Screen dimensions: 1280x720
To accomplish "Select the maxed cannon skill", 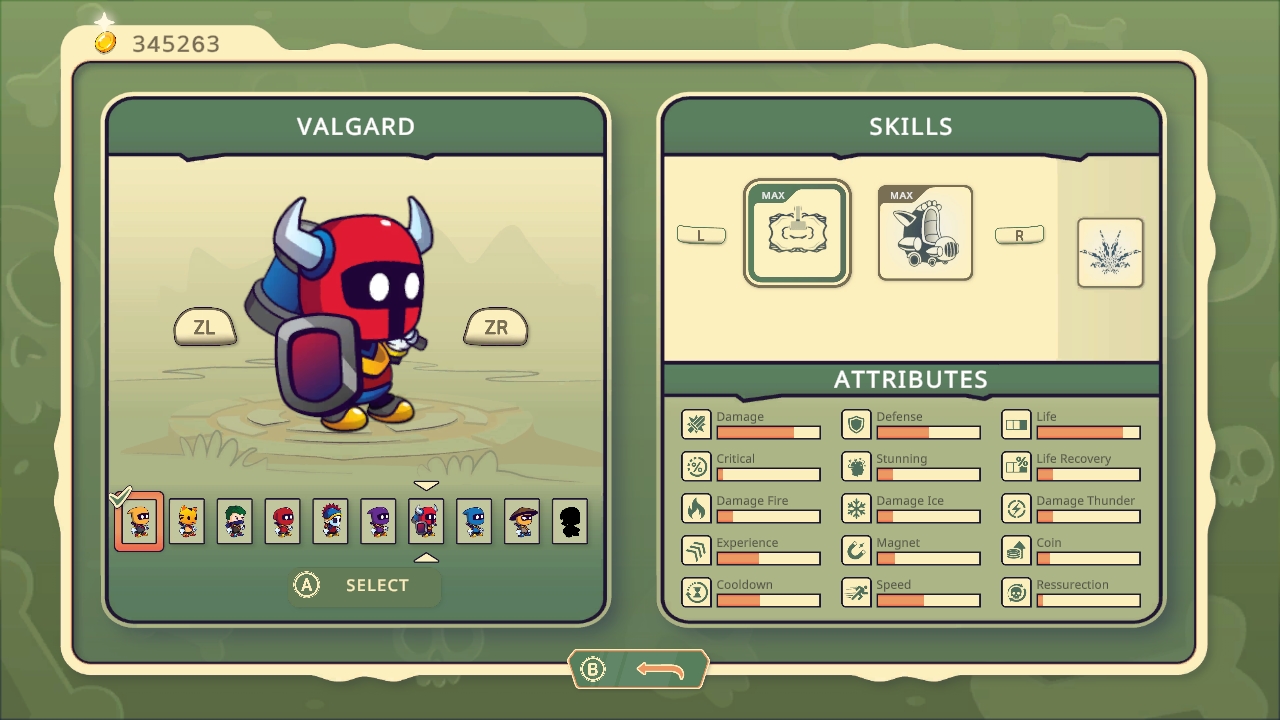I will pyautogui.click(x=924, y=232).
